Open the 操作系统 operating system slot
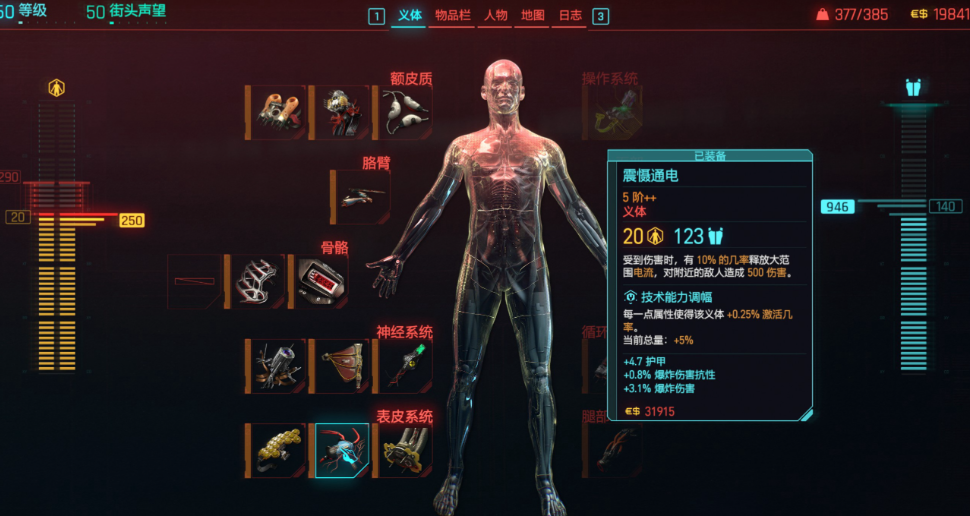The image size is (970, 516). [x=612, y=112]
